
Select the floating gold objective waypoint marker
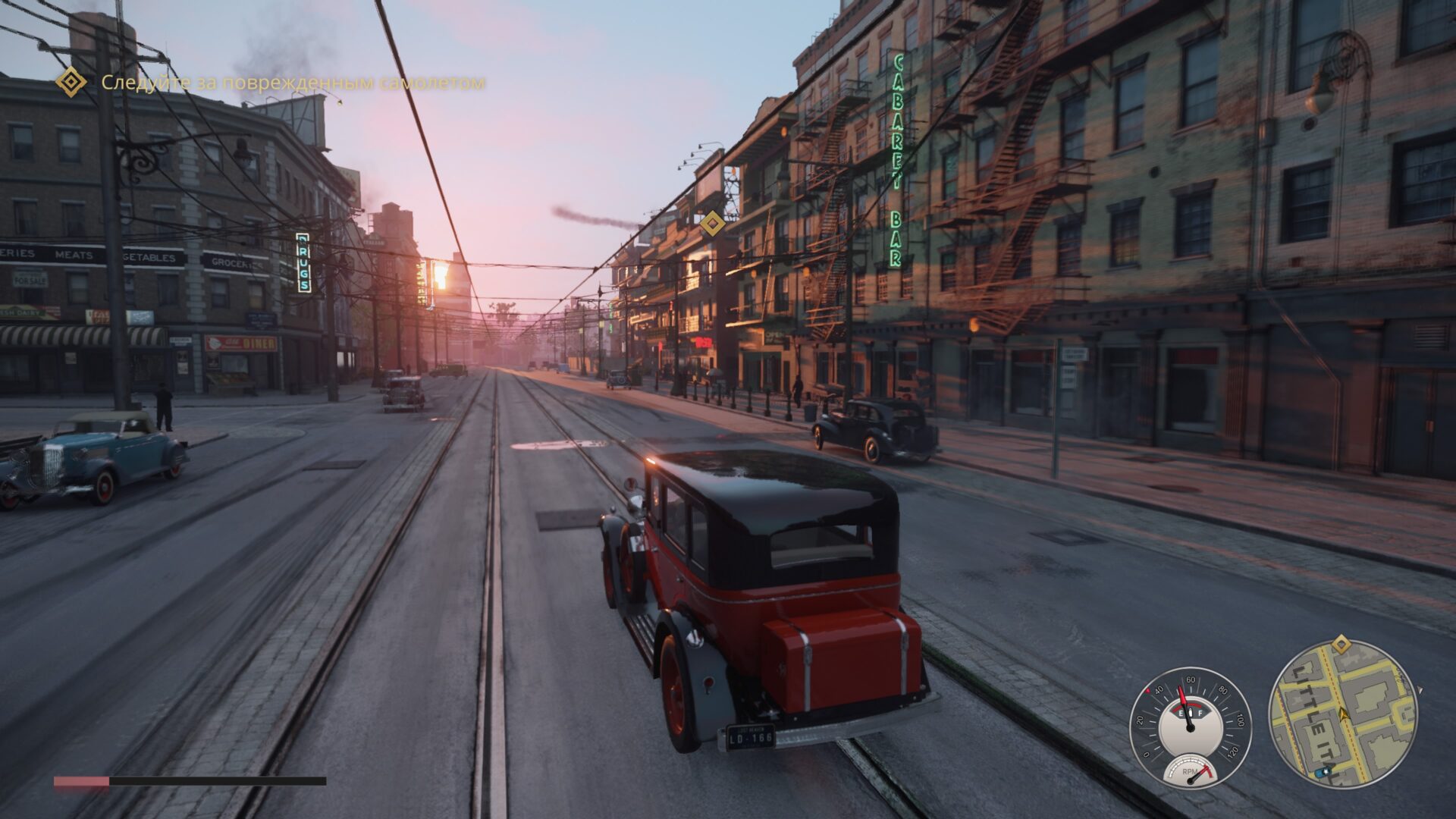(x=711, y=224)
